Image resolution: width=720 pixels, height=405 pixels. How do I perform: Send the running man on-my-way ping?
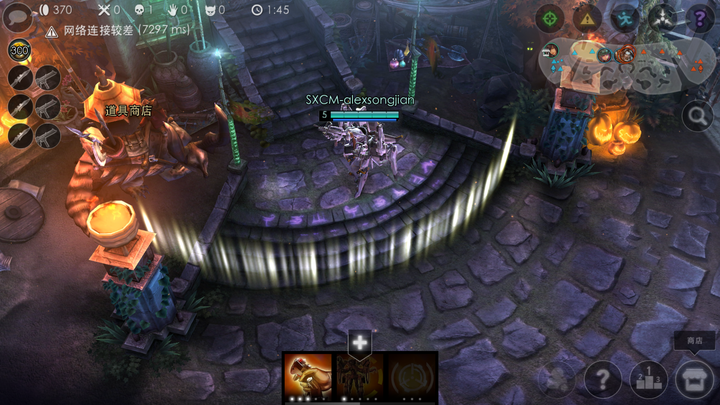[625, 18]
